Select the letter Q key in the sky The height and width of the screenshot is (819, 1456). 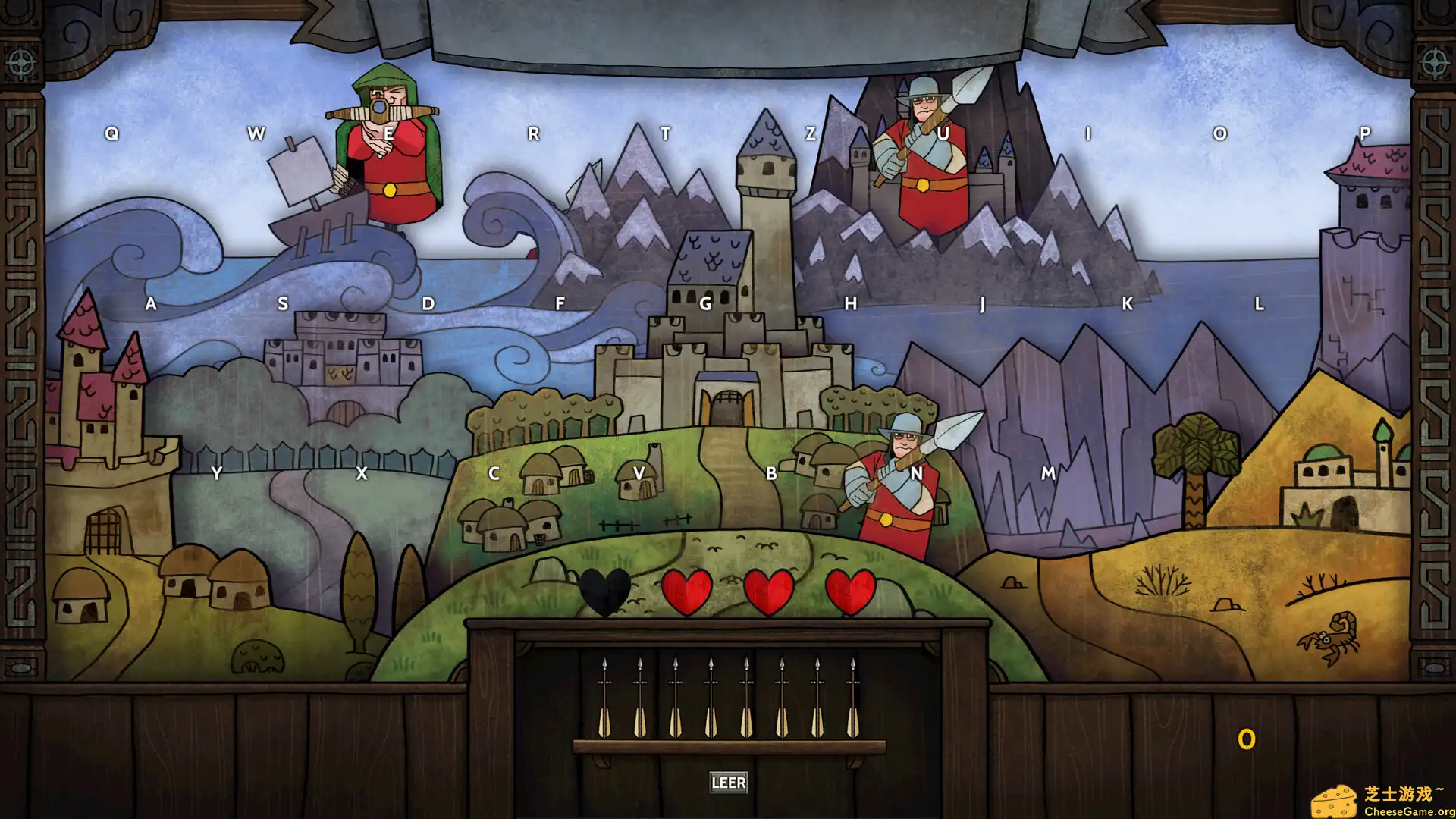[112, 131]
